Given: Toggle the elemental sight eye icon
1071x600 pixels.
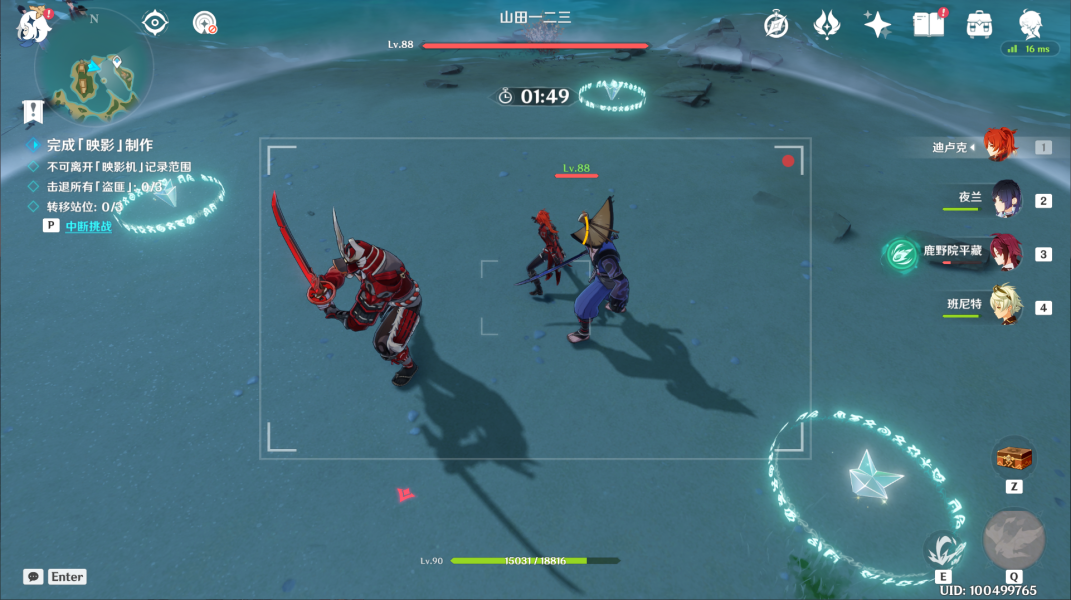Looking at the screenshot, I should click(155, 22).
